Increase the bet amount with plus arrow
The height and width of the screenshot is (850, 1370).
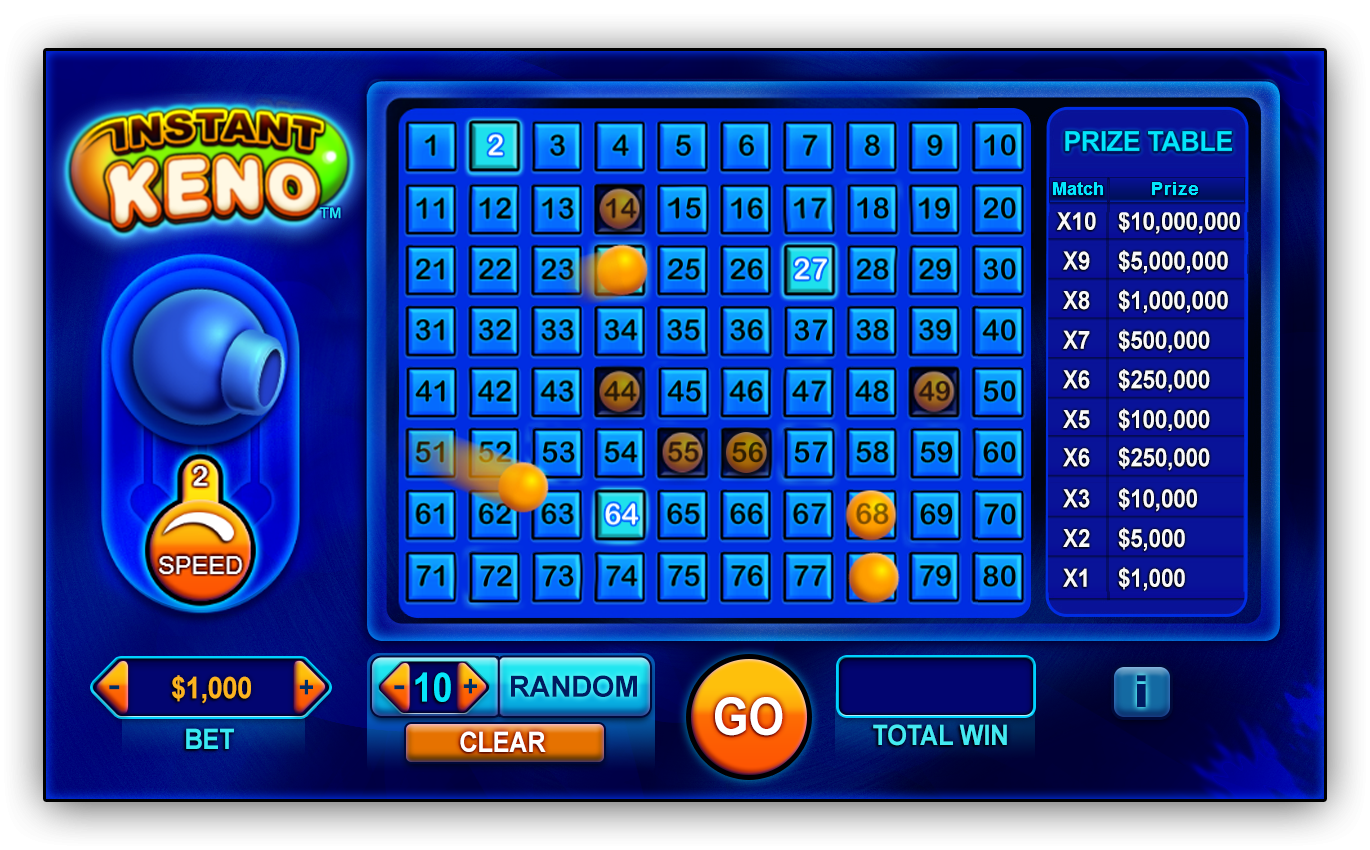pos(307,687)
